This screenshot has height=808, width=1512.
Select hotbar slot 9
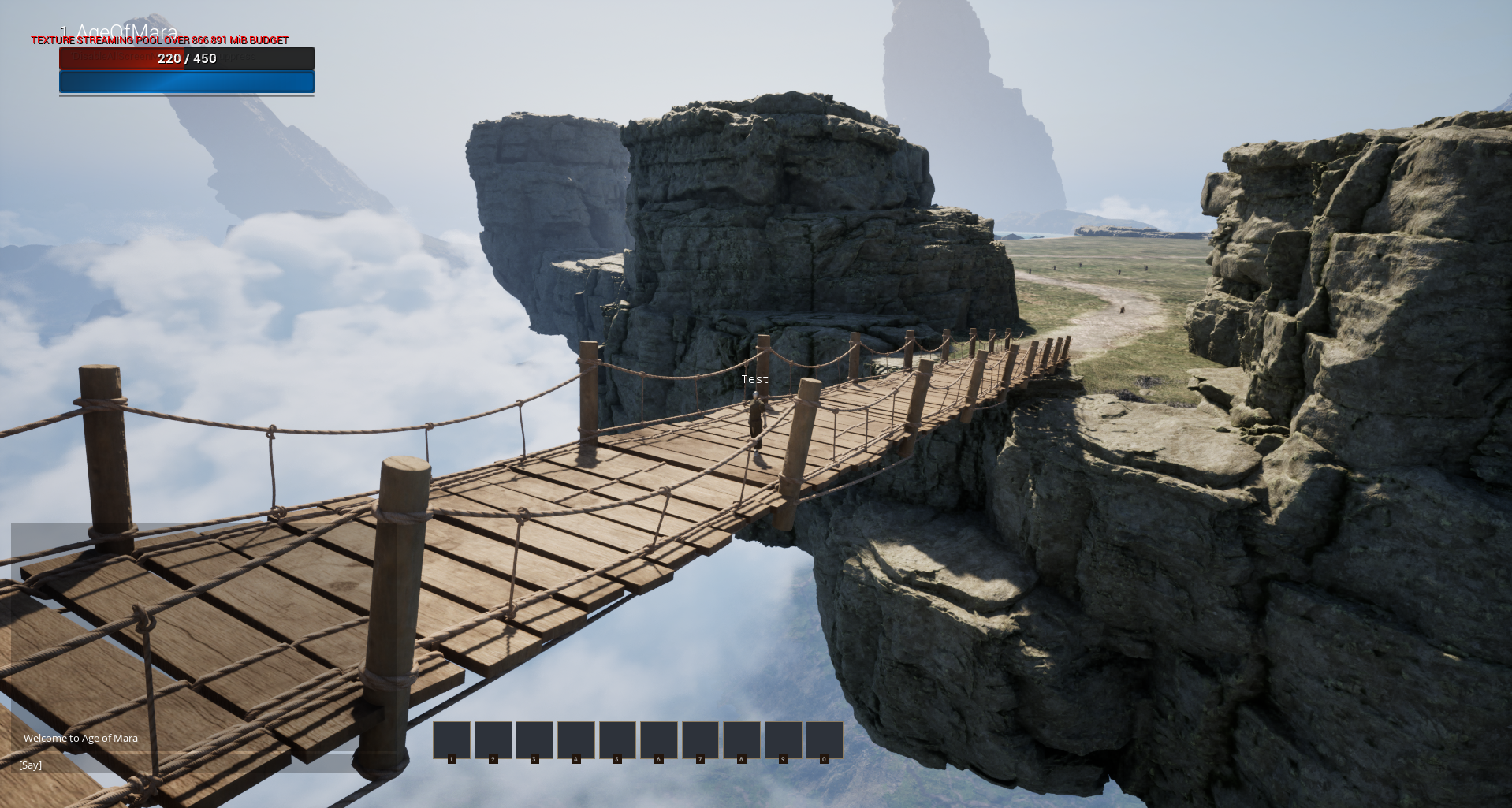[782, 739]
